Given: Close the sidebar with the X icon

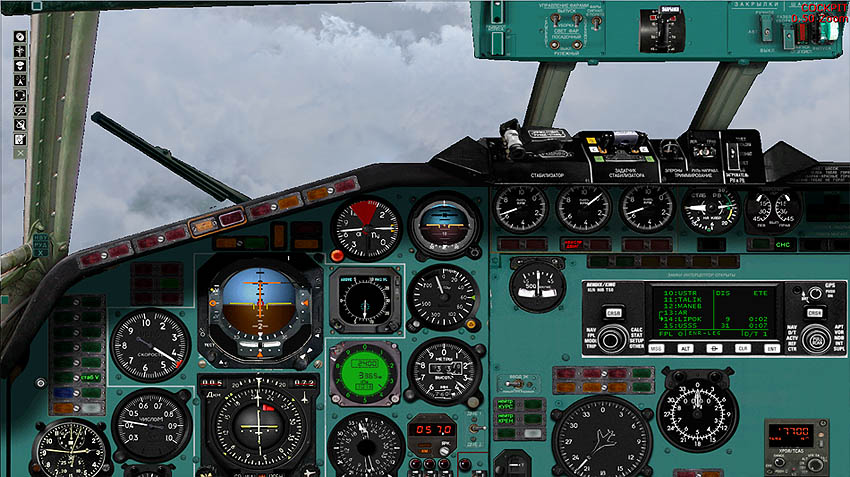Looking at the screenshot, I should [x=20, y=153].
